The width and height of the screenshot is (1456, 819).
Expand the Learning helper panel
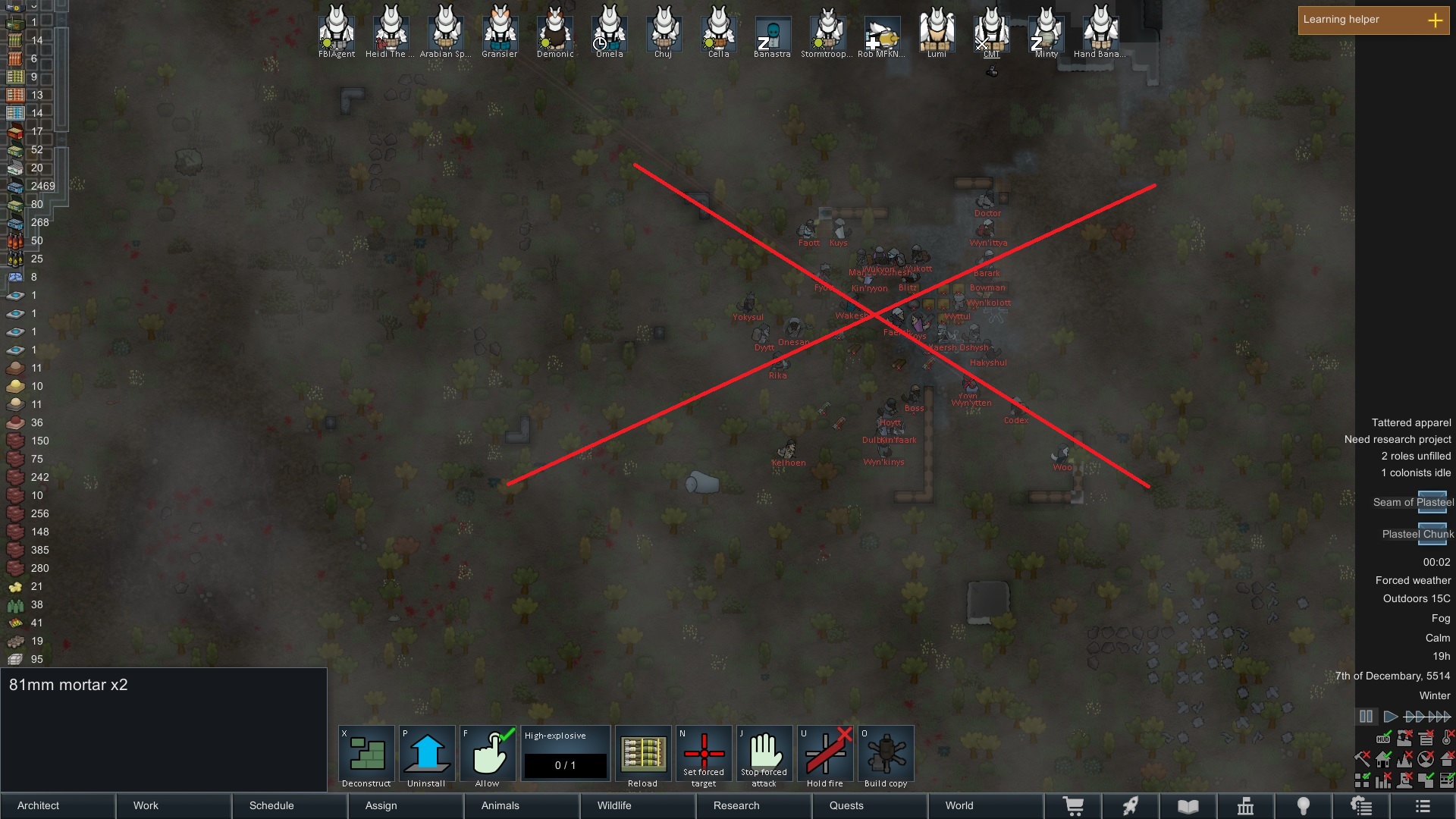(1436, 20)
